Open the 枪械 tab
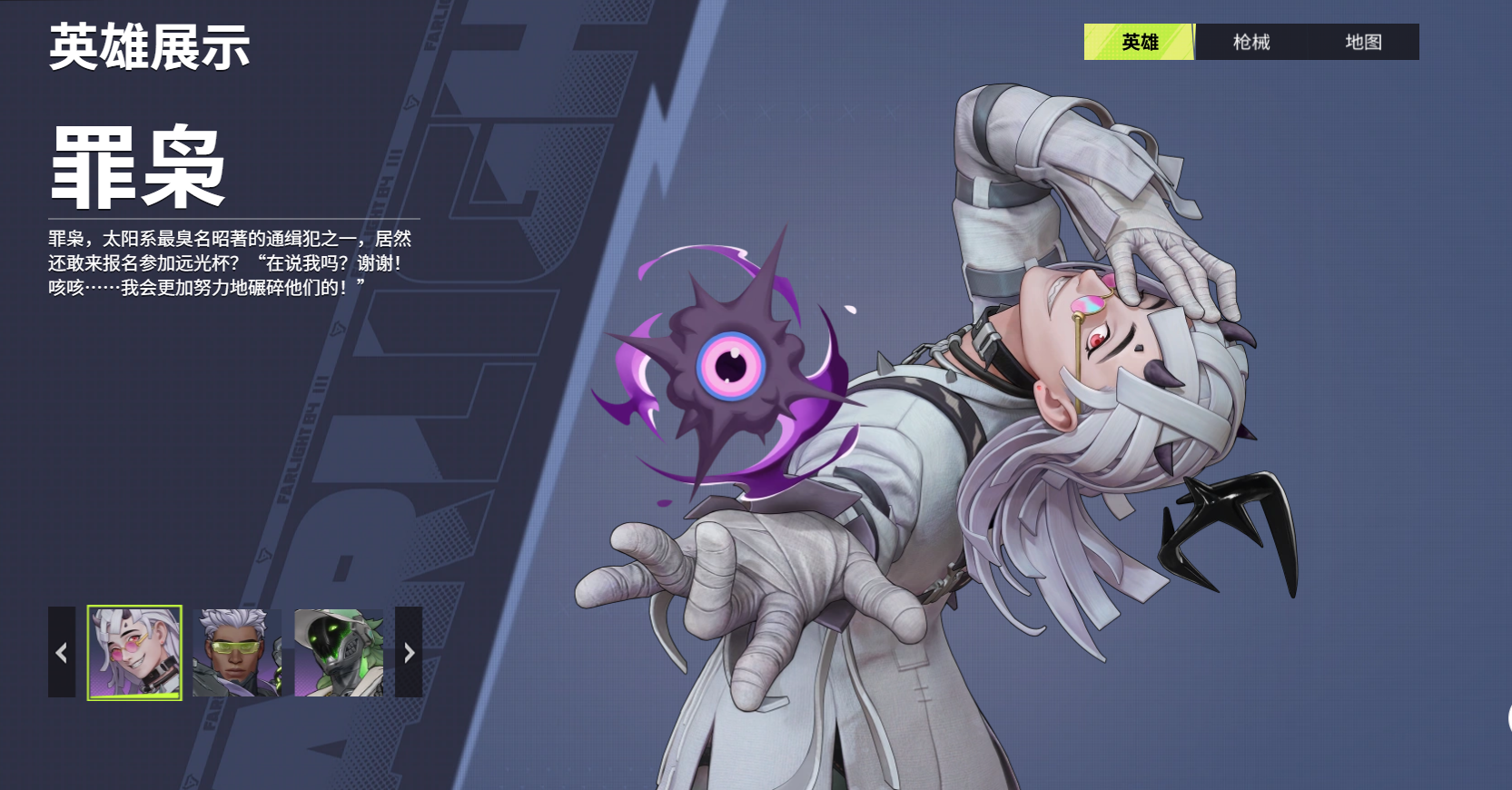This screenshot has height=790, width=1512. pyautogui.click(x=1250, y=42)
